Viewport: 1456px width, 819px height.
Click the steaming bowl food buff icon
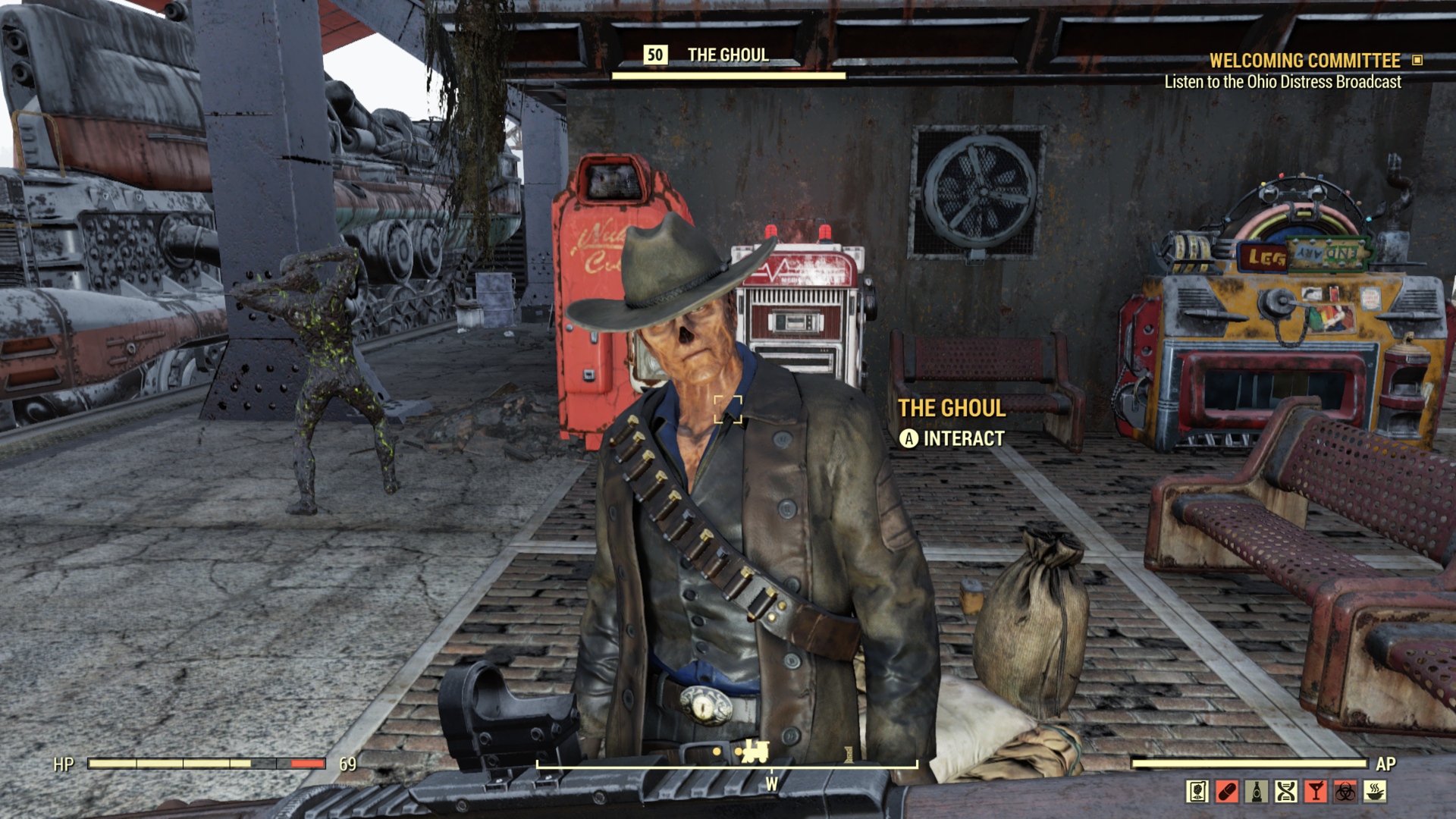[1375, 792]
